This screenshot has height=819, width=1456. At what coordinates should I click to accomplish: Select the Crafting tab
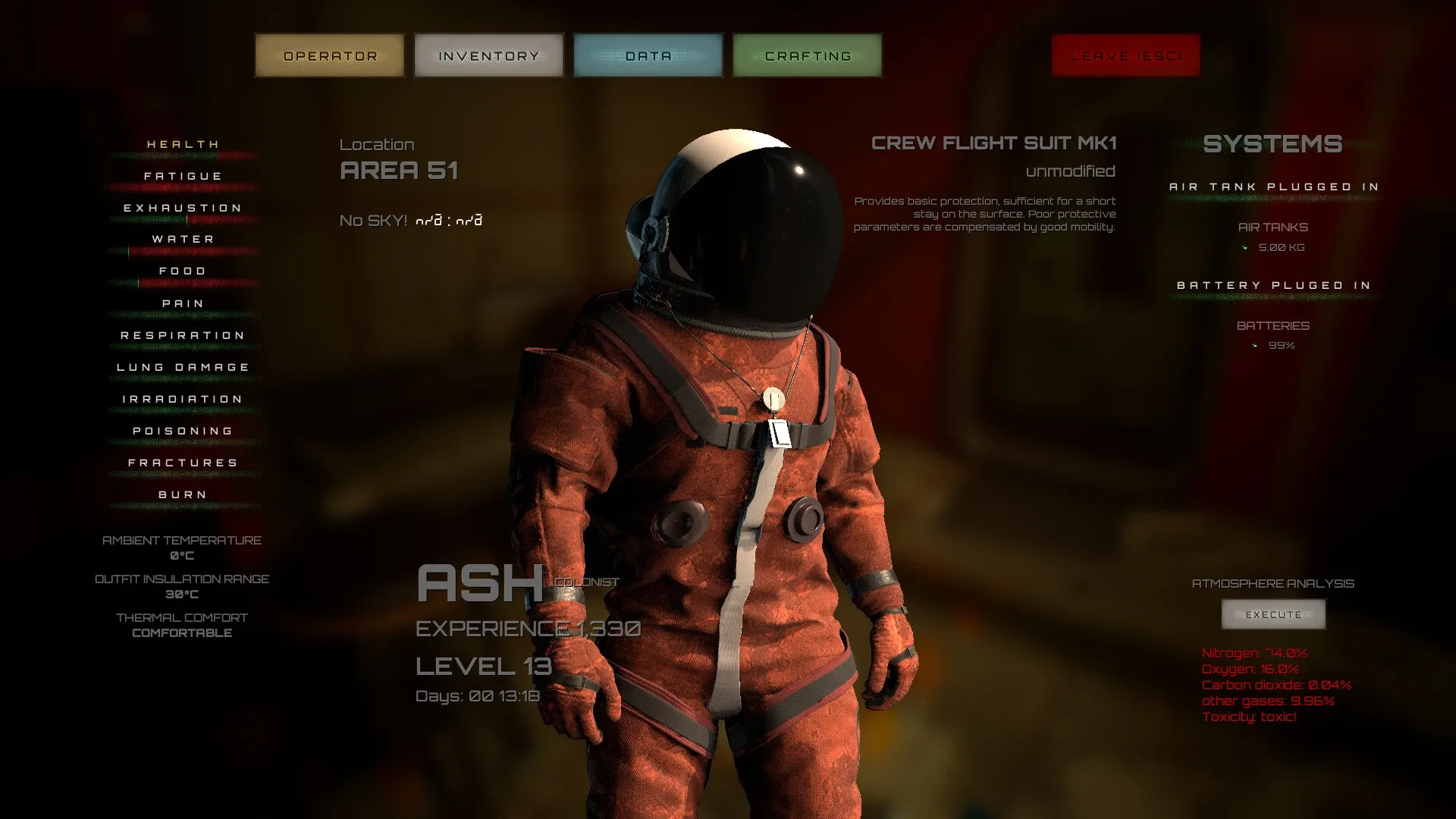coord(806,55)
